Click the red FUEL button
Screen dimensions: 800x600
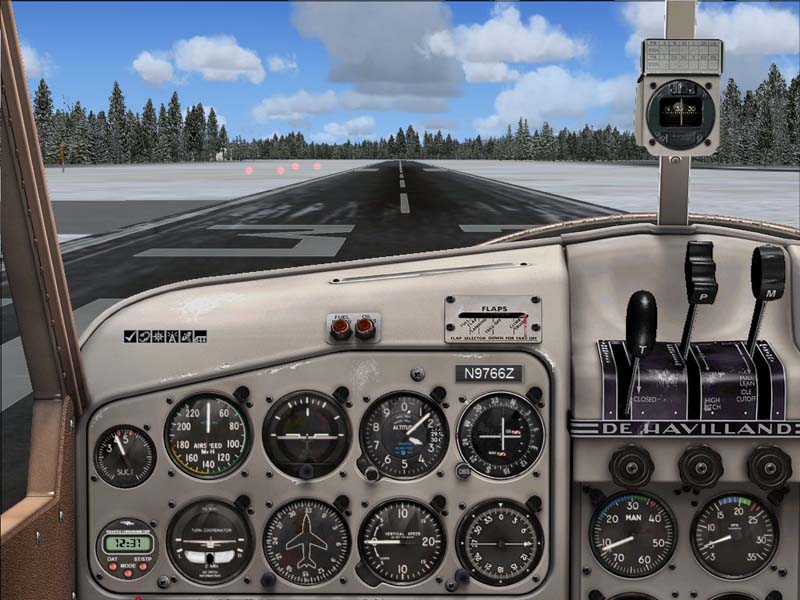point(342,330)
